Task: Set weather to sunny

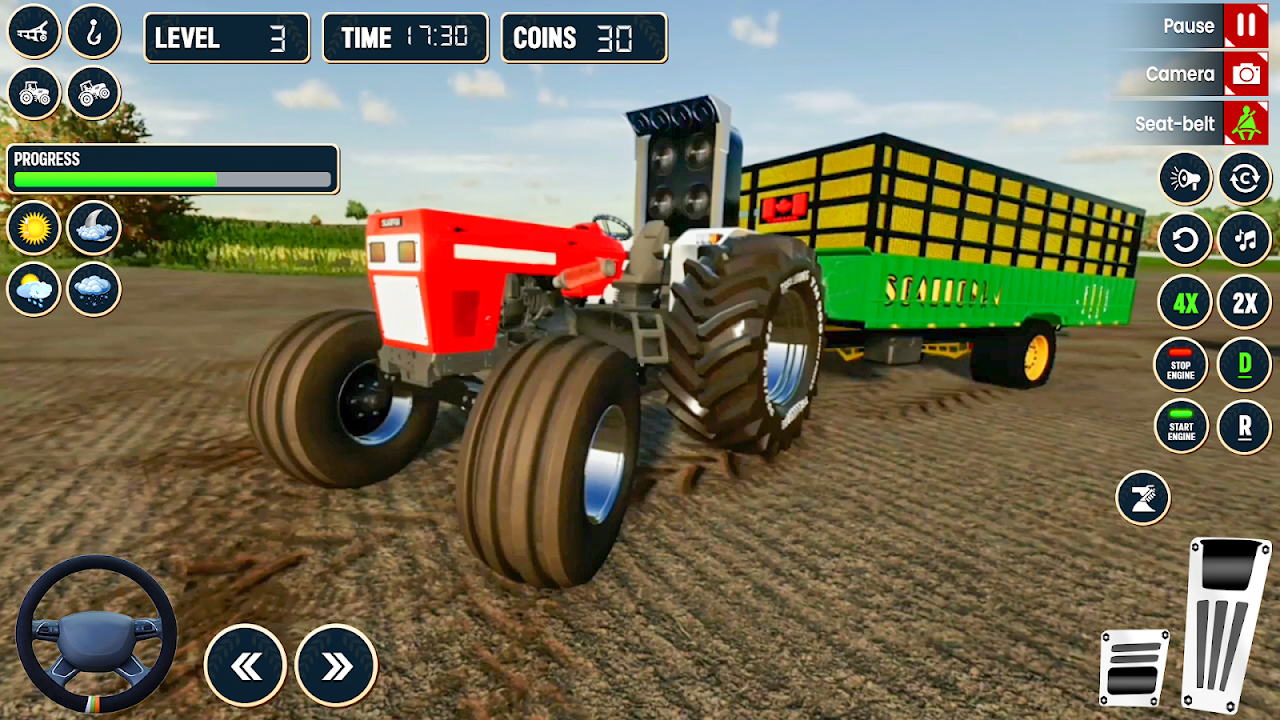Action: coord(34,229)
